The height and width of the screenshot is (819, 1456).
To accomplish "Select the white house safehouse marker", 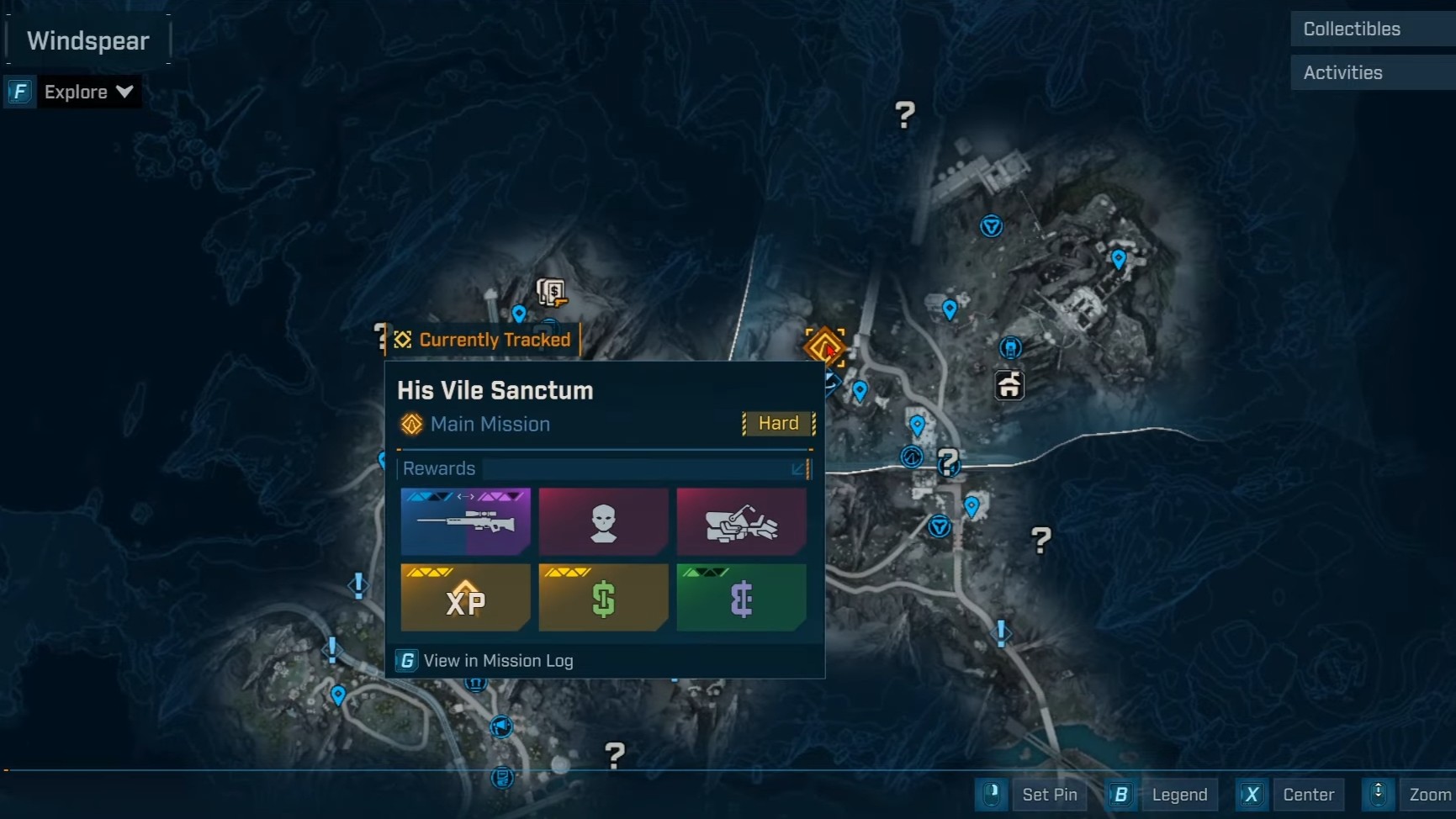I will 1009,386.
